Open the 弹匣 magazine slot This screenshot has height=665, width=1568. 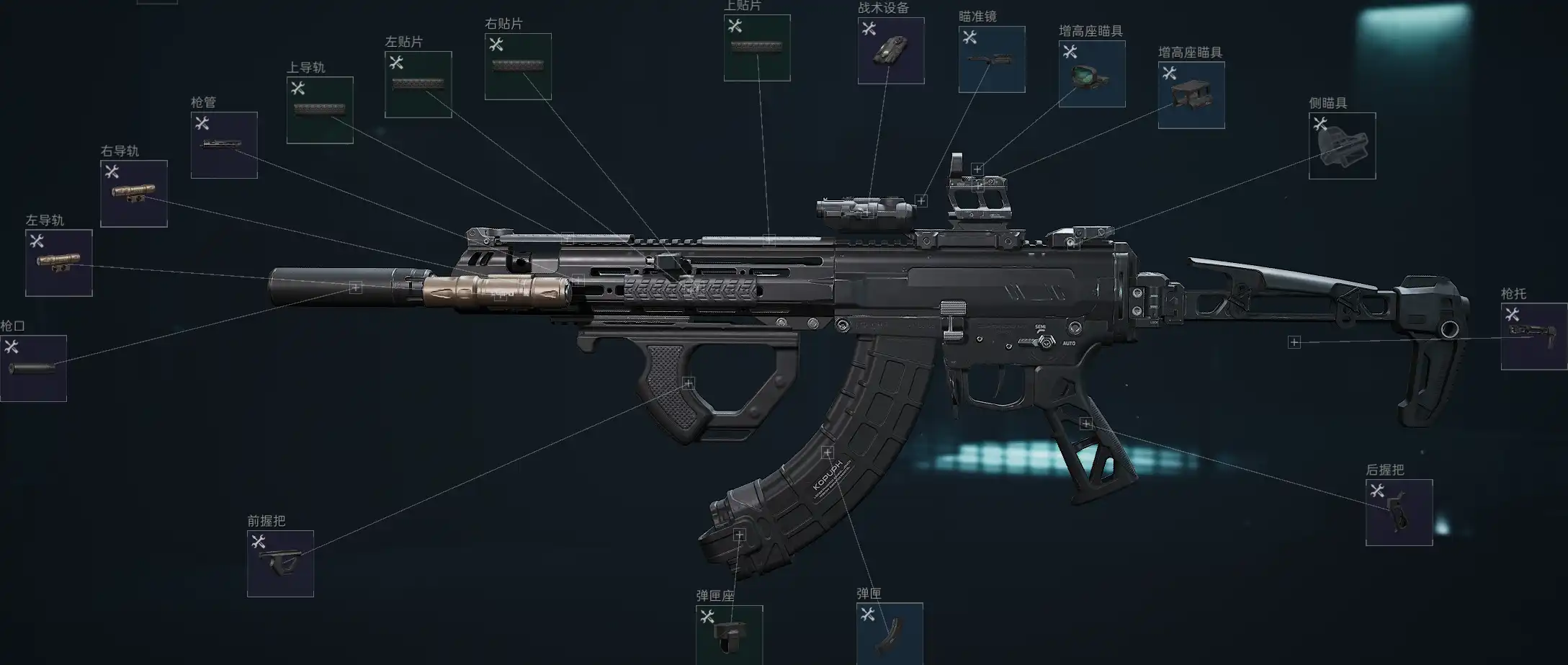click(890, 634)
